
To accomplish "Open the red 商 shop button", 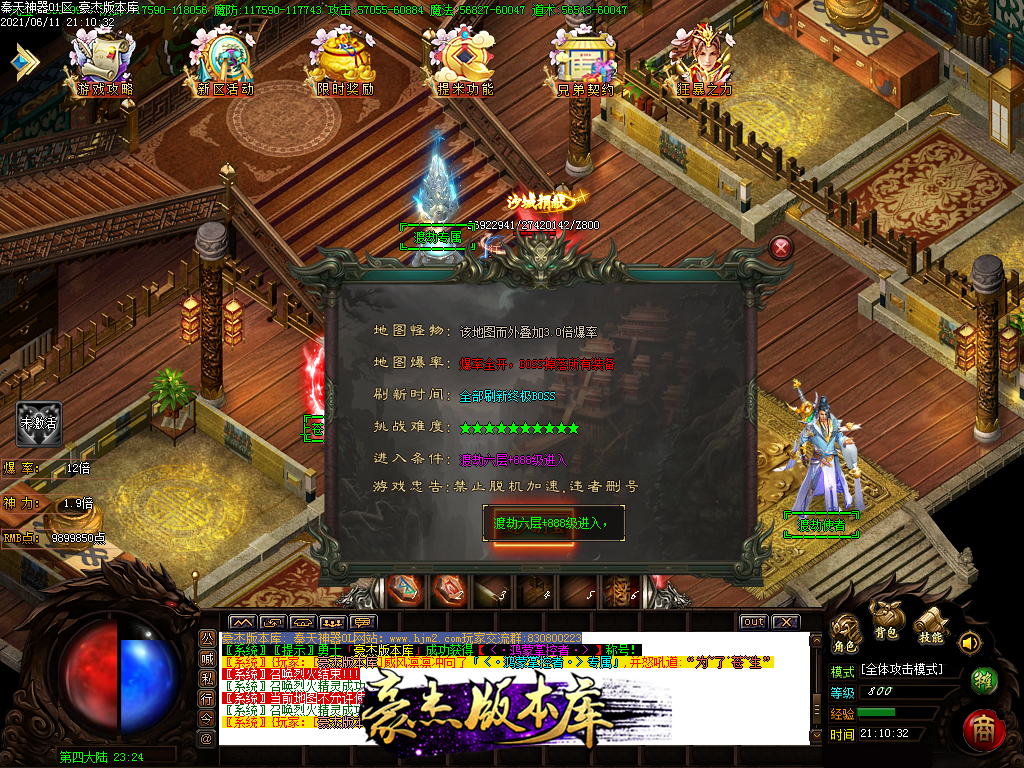I will 983,730.
